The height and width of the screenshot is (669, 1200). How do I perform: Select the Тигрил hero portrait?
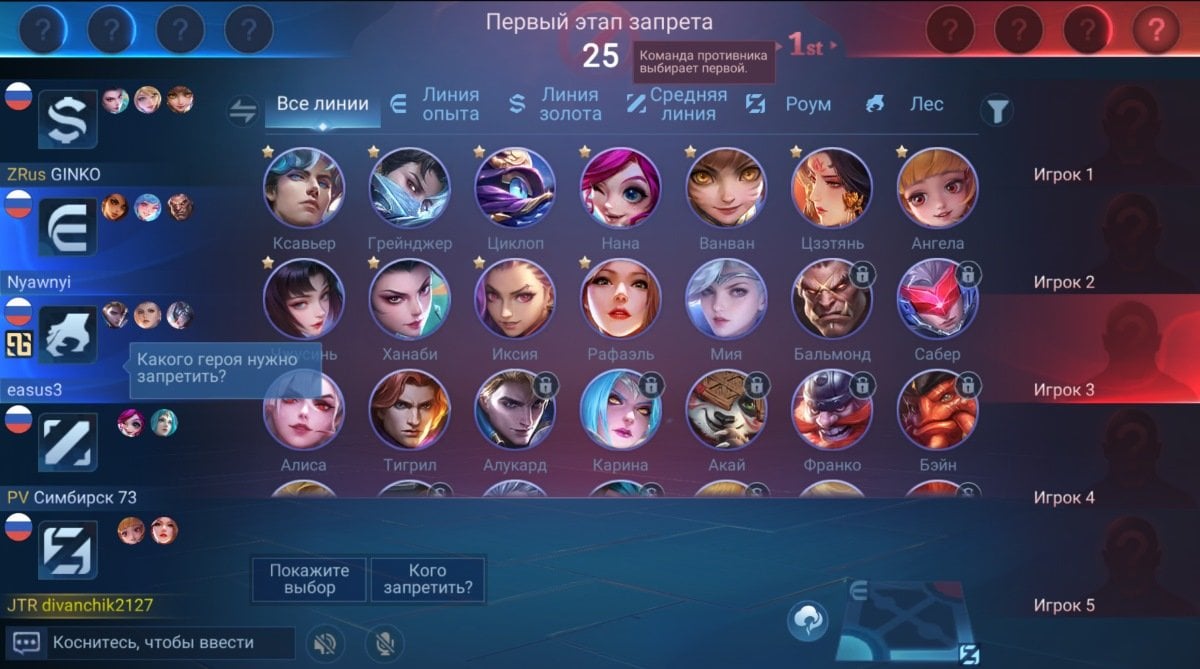[410, 409]
